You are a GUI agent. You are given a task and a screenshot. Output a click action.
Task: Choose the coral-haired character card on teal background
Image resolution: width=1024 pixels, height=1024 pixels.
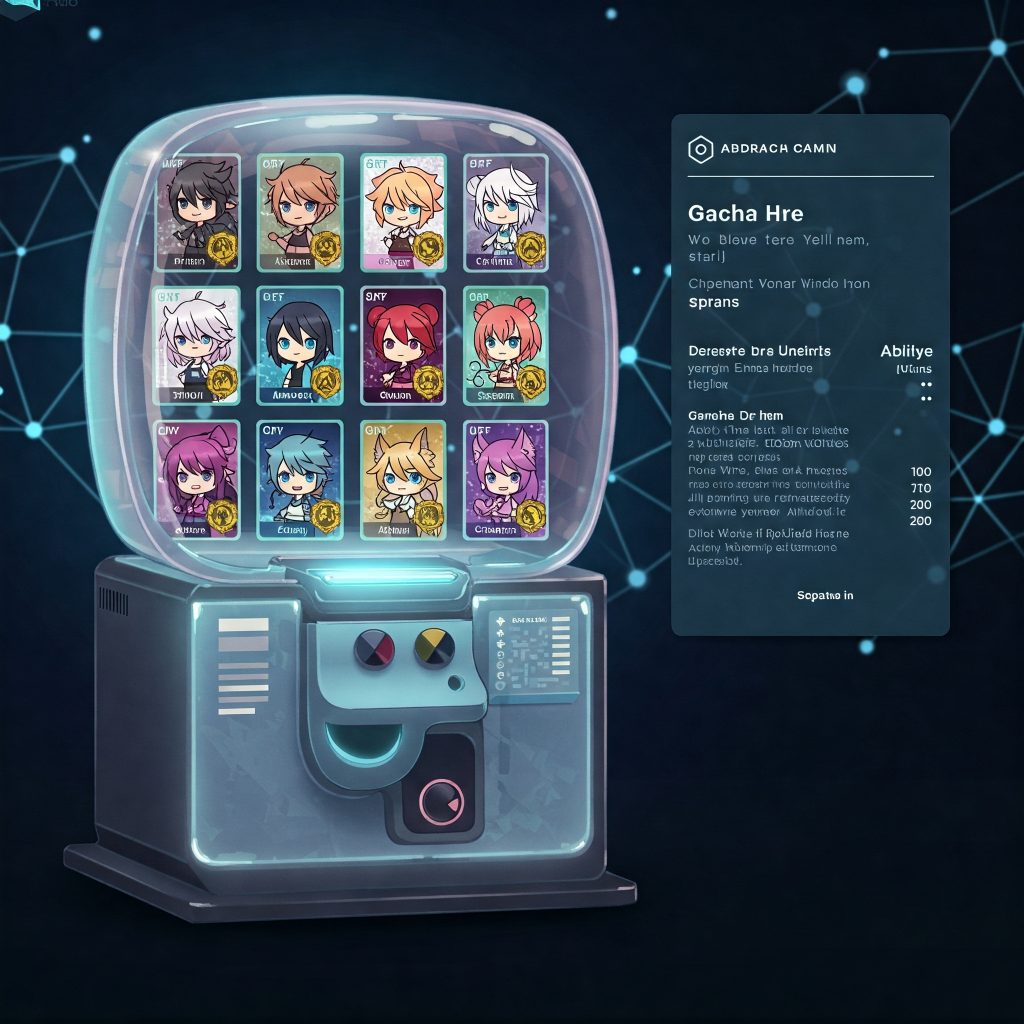click(505, 345)
